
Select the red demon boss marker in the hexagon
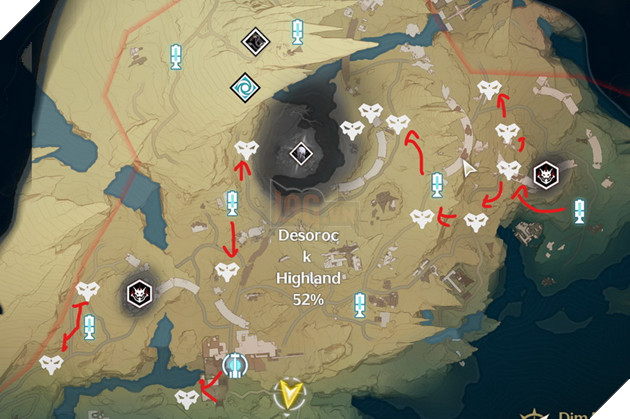(139, 293)
